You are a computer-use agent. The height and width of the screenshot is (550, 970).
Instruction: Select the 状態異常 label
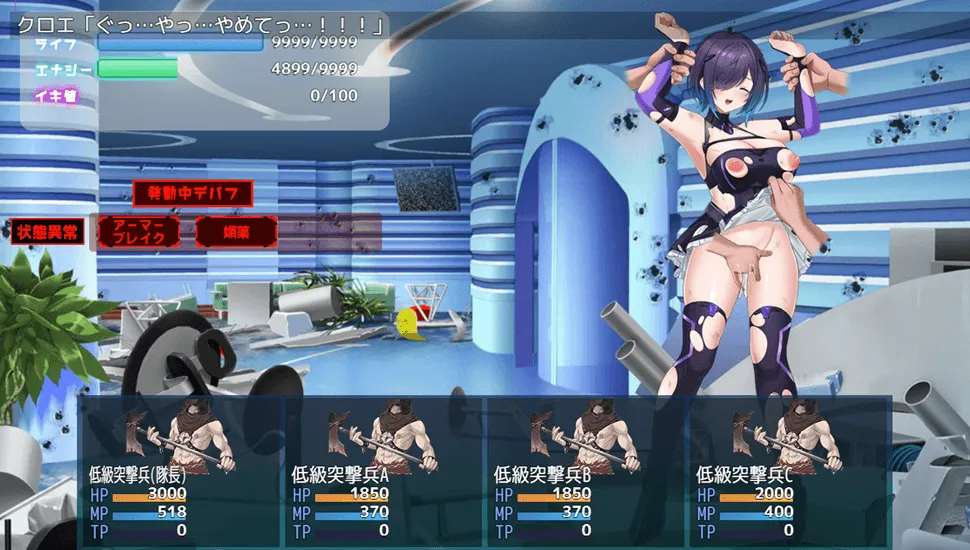[48, 232]
